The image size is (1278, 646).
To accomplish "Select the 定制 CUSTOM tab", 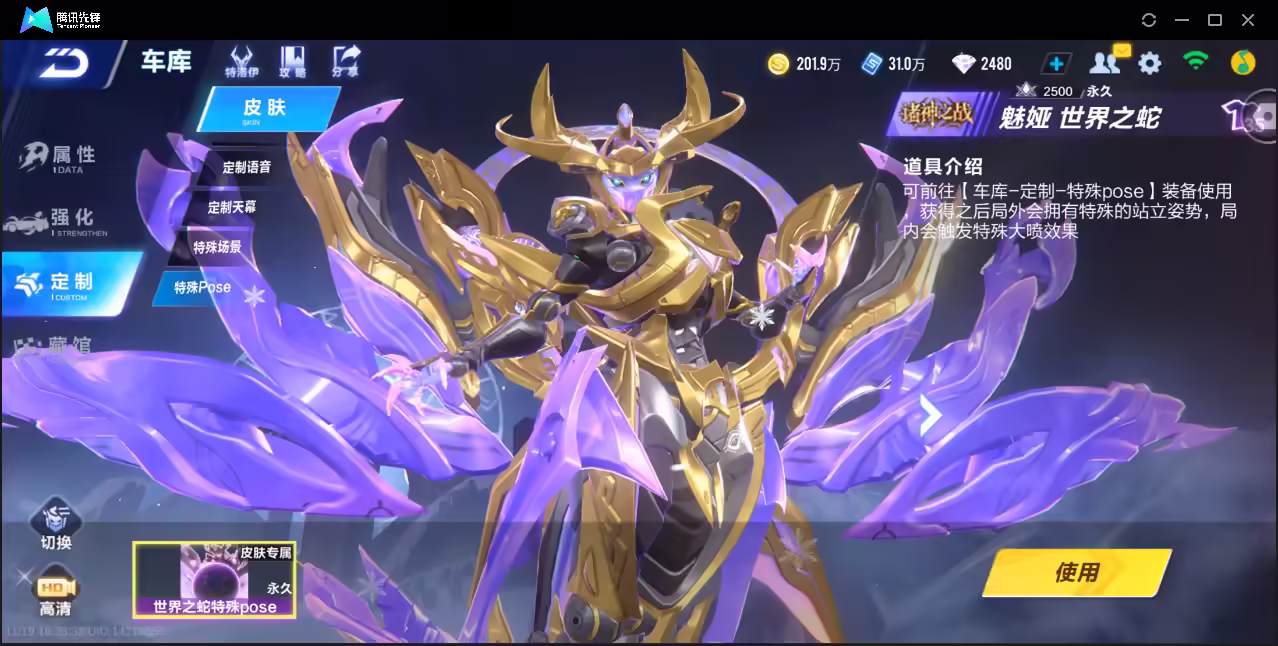I will 70,283.
